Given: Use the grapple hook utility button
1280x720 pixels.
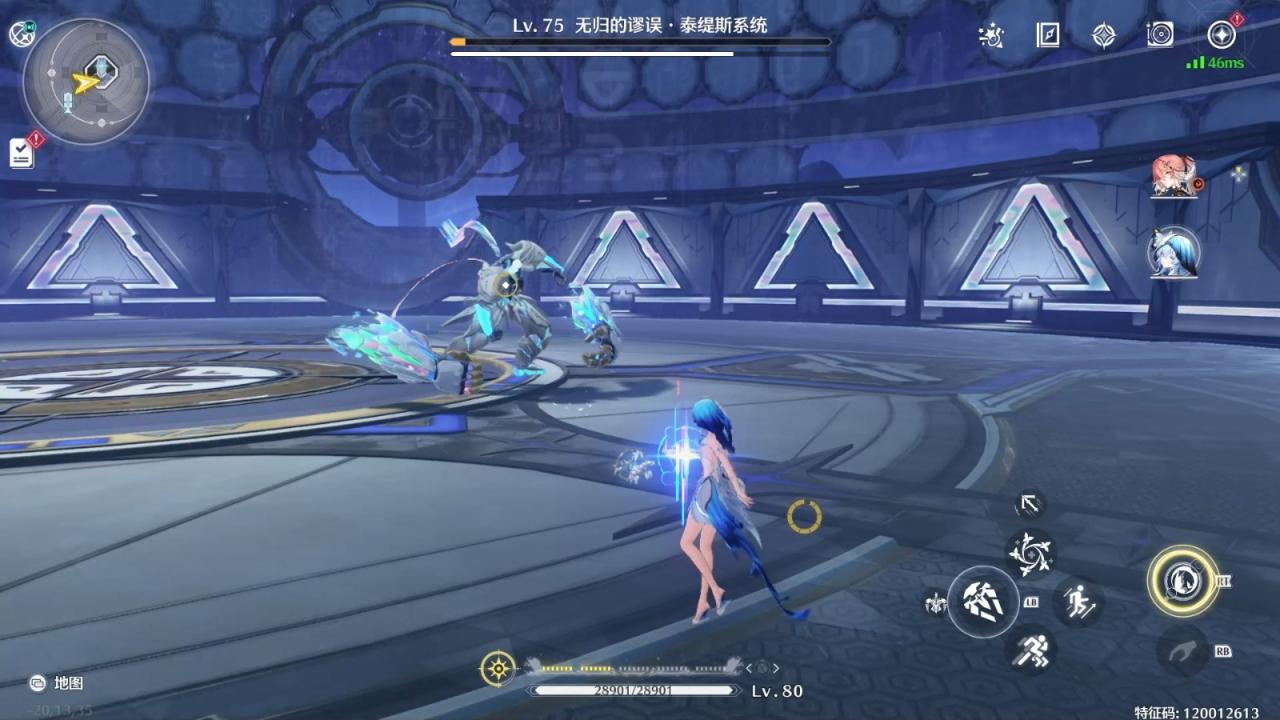Looking at the screenshot, I should pos(1182,652).
